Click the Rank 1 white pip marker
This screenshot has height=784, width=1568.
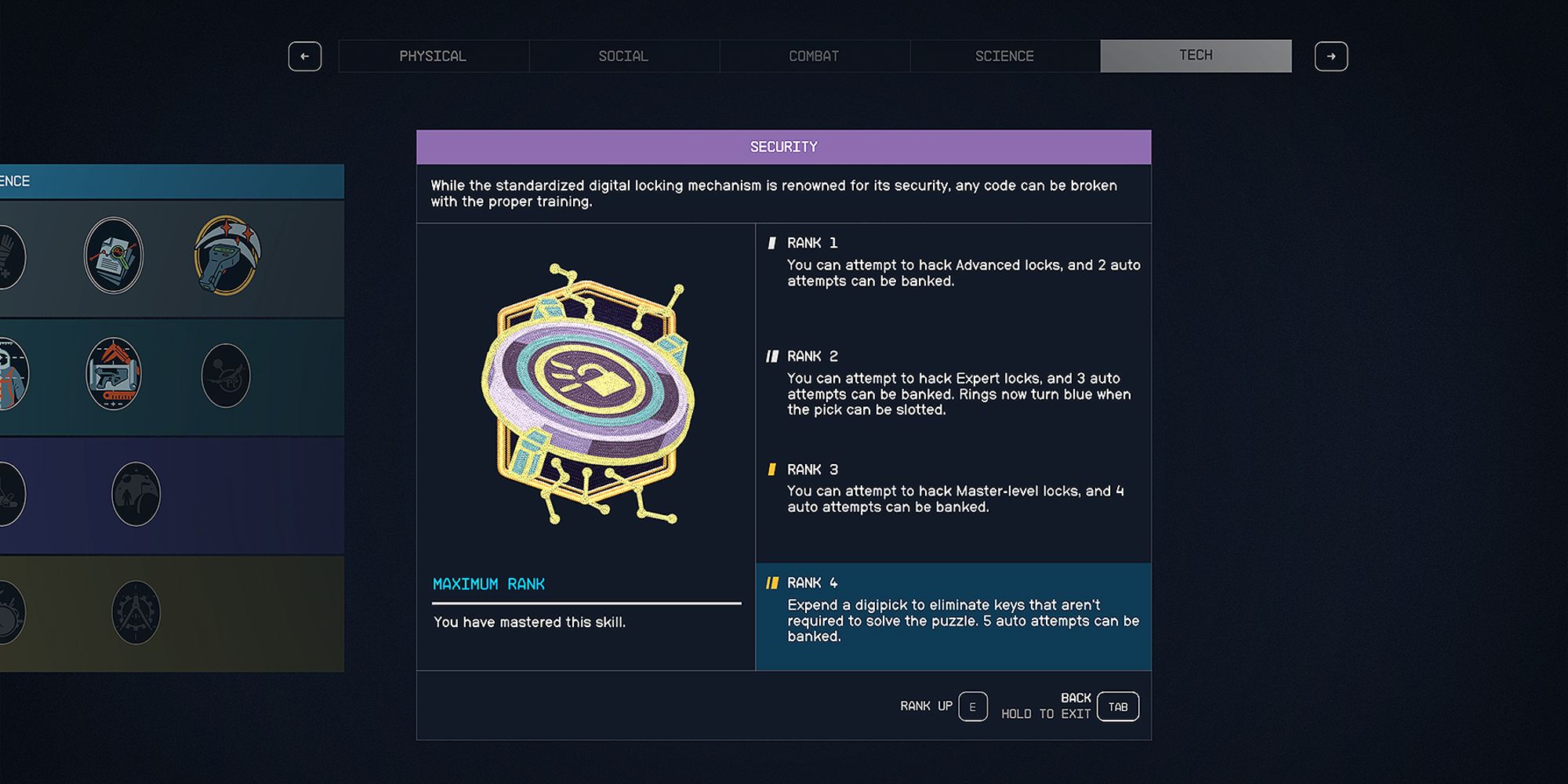click(771, 243)
